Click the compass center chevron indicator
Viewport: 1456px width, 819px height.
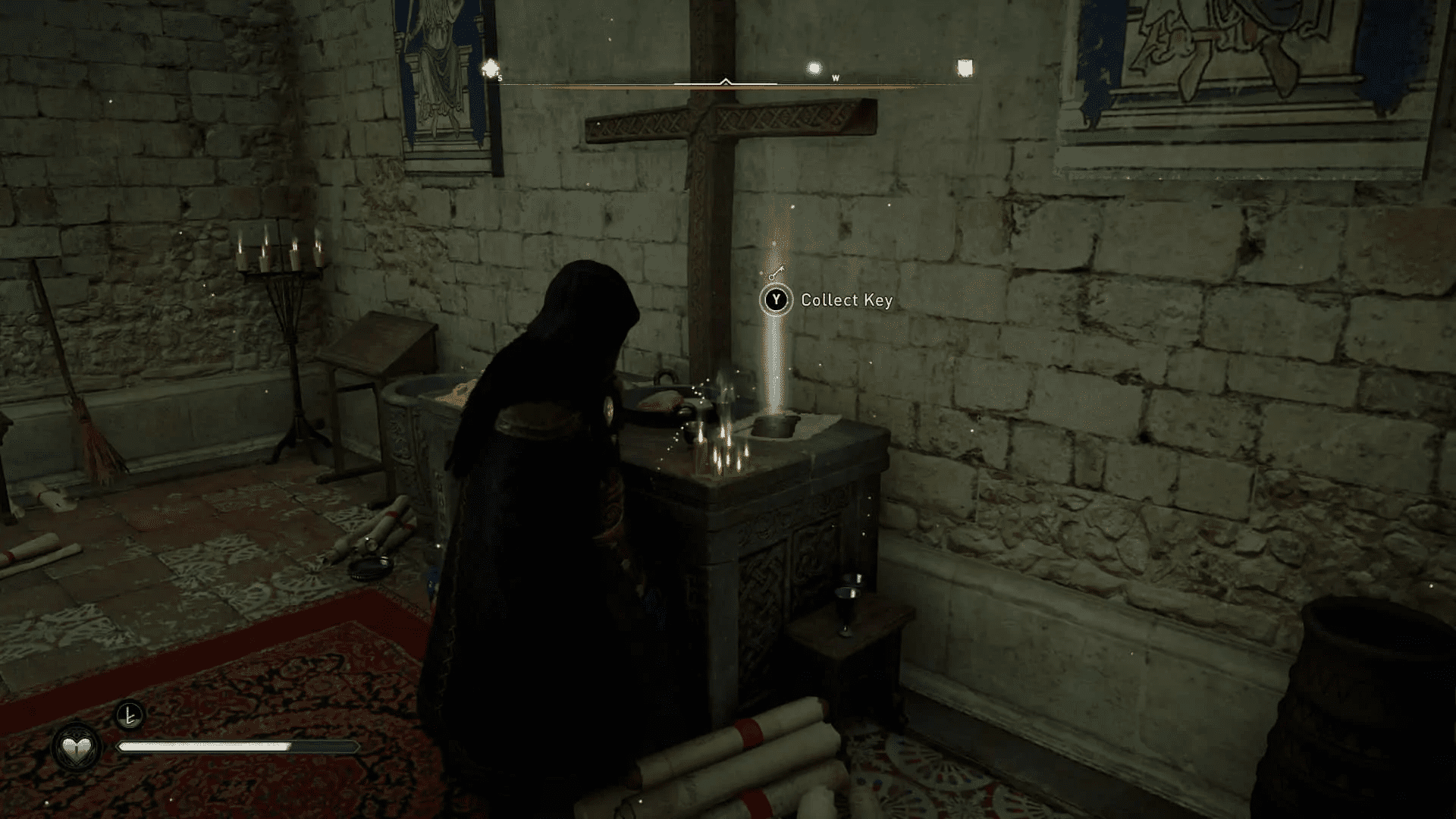pyautogui.click(x=726, y=78)
